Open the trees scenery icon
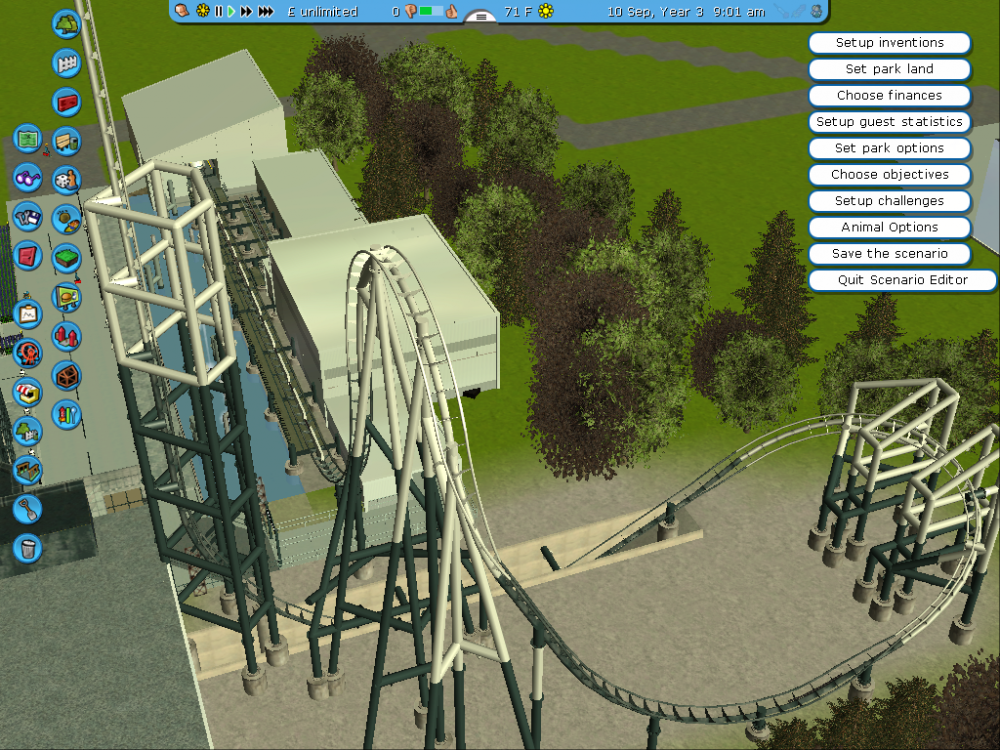1000x750 pixels. coord(66,23)
